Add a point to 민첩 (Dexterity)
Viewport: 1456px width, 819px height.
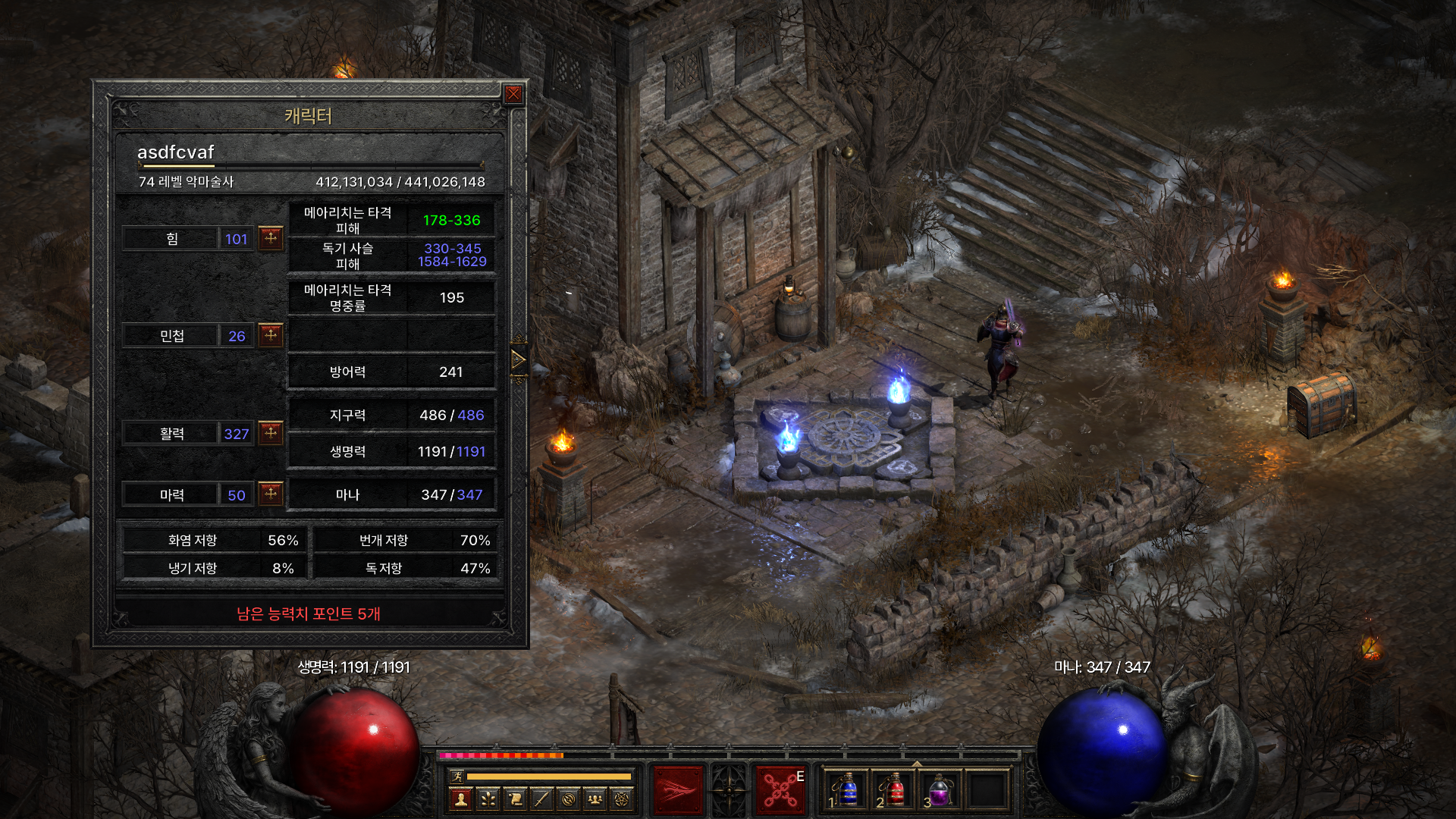pos(271,335)
